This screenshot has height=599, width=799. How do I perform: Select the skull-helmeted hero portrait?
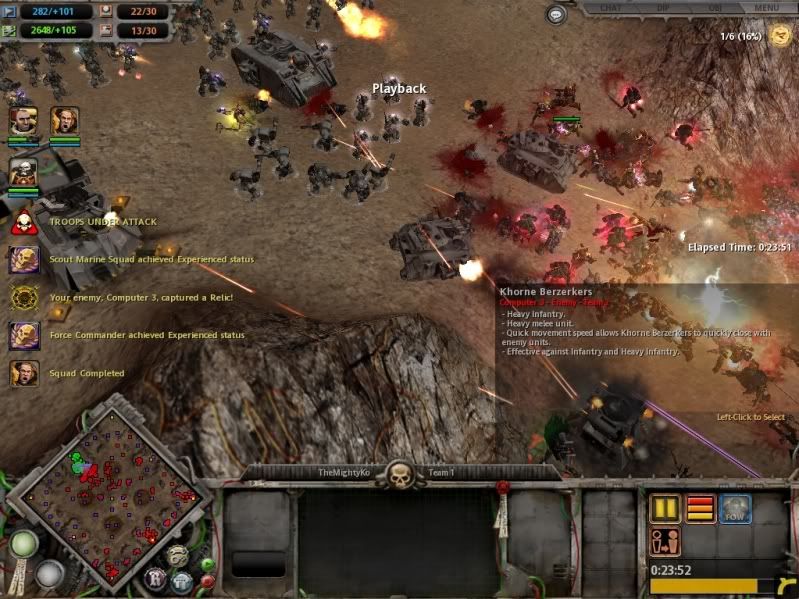pos(23,171)
